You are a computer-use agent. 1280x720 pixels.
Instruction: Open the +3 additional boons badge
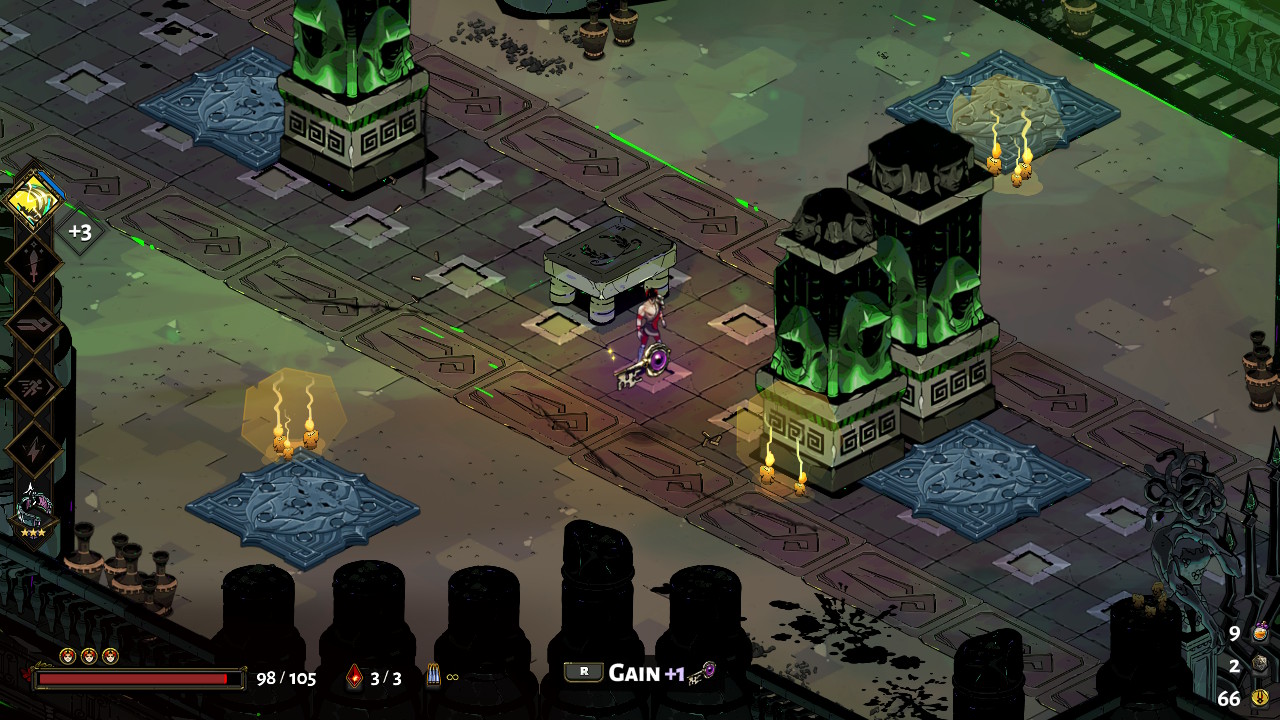[80, 233]
